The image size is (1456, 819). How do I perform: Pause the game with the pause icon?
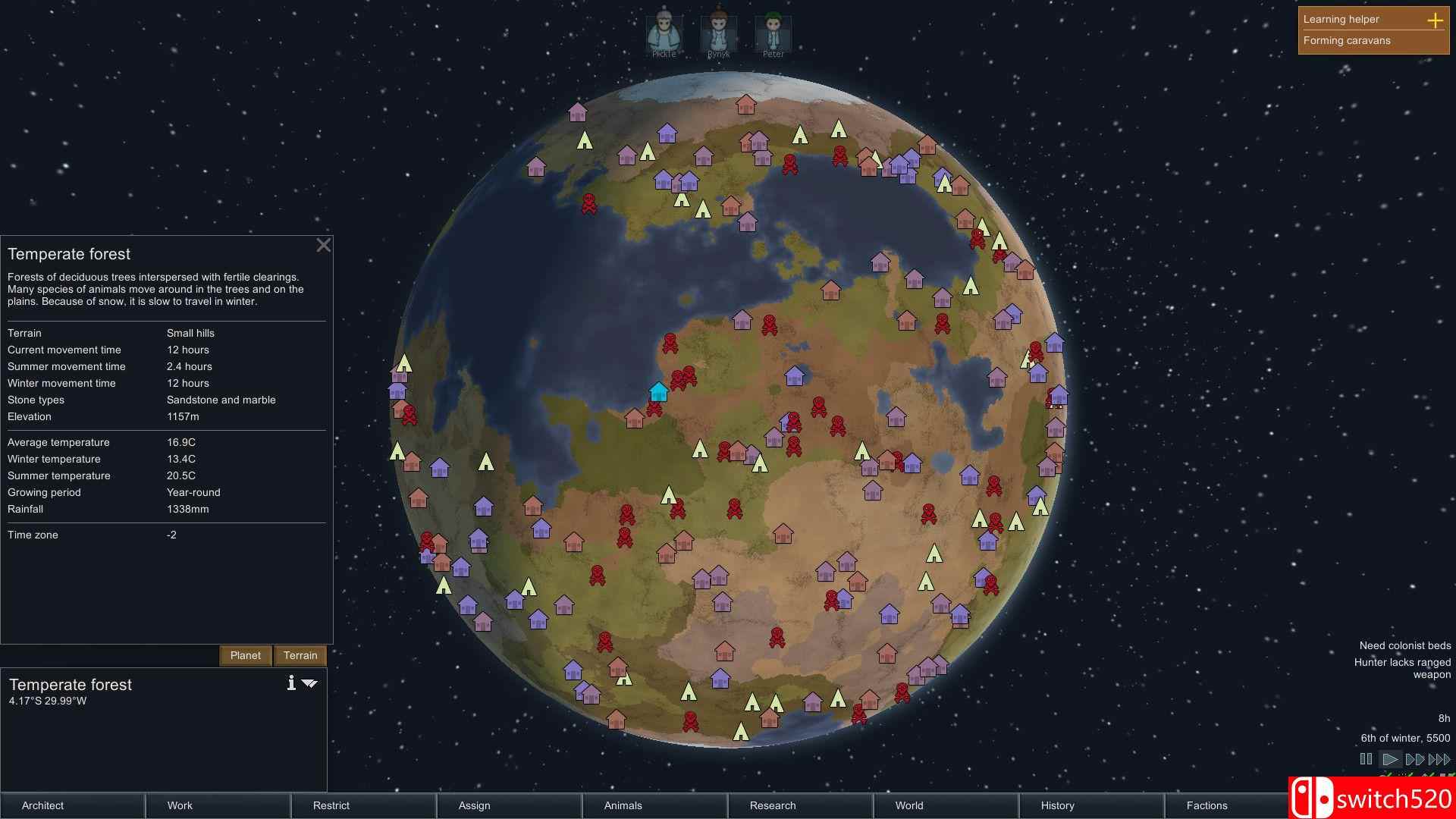(1365, 758)
